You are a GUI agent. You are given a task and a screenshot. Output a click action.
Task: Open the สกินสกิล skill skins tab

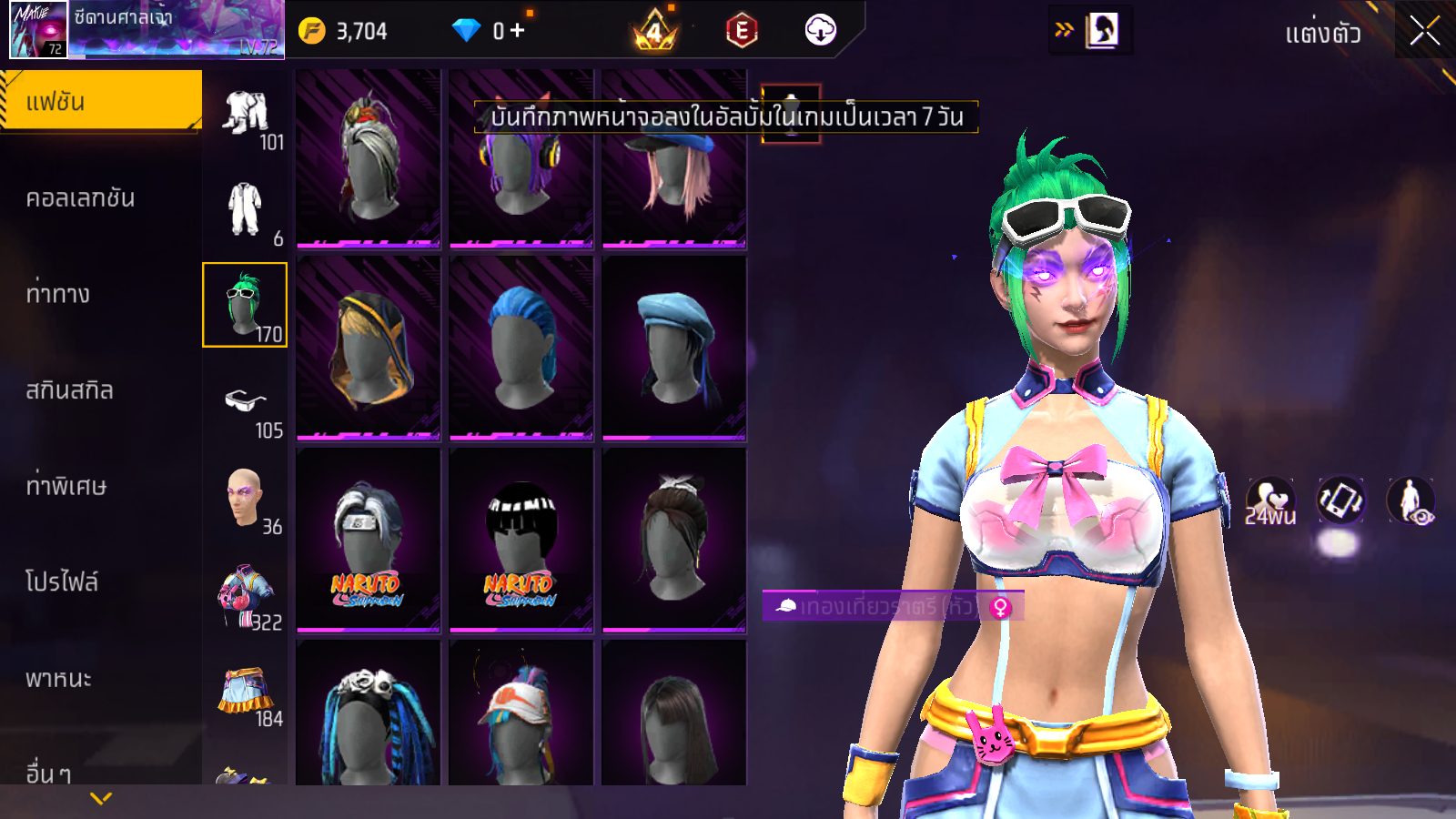point(70,389)
